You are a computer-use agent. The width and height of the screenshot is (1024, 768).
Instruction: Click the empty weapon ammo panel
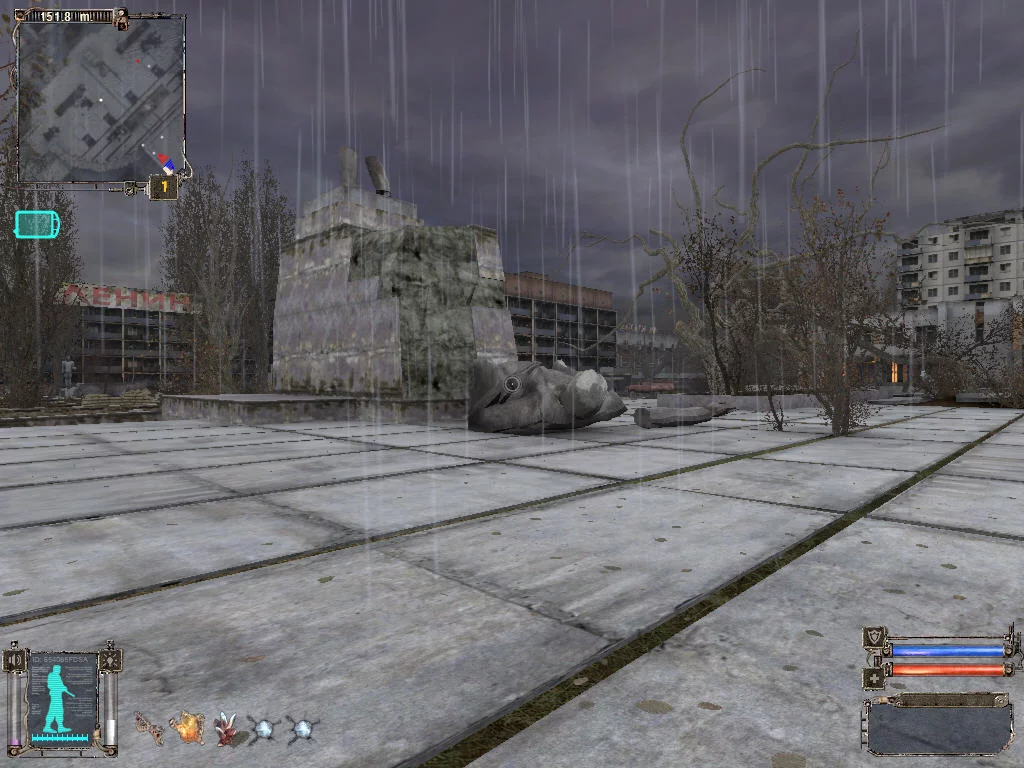click(938, 726)
